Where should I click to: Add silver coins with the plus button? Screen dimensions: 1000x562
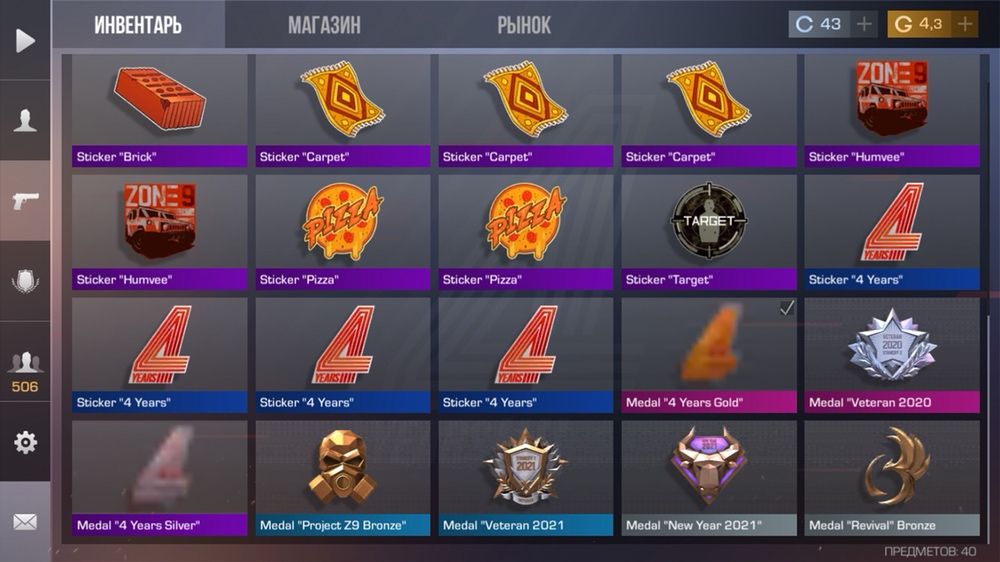pyautogui.click(x=864, y=24)
